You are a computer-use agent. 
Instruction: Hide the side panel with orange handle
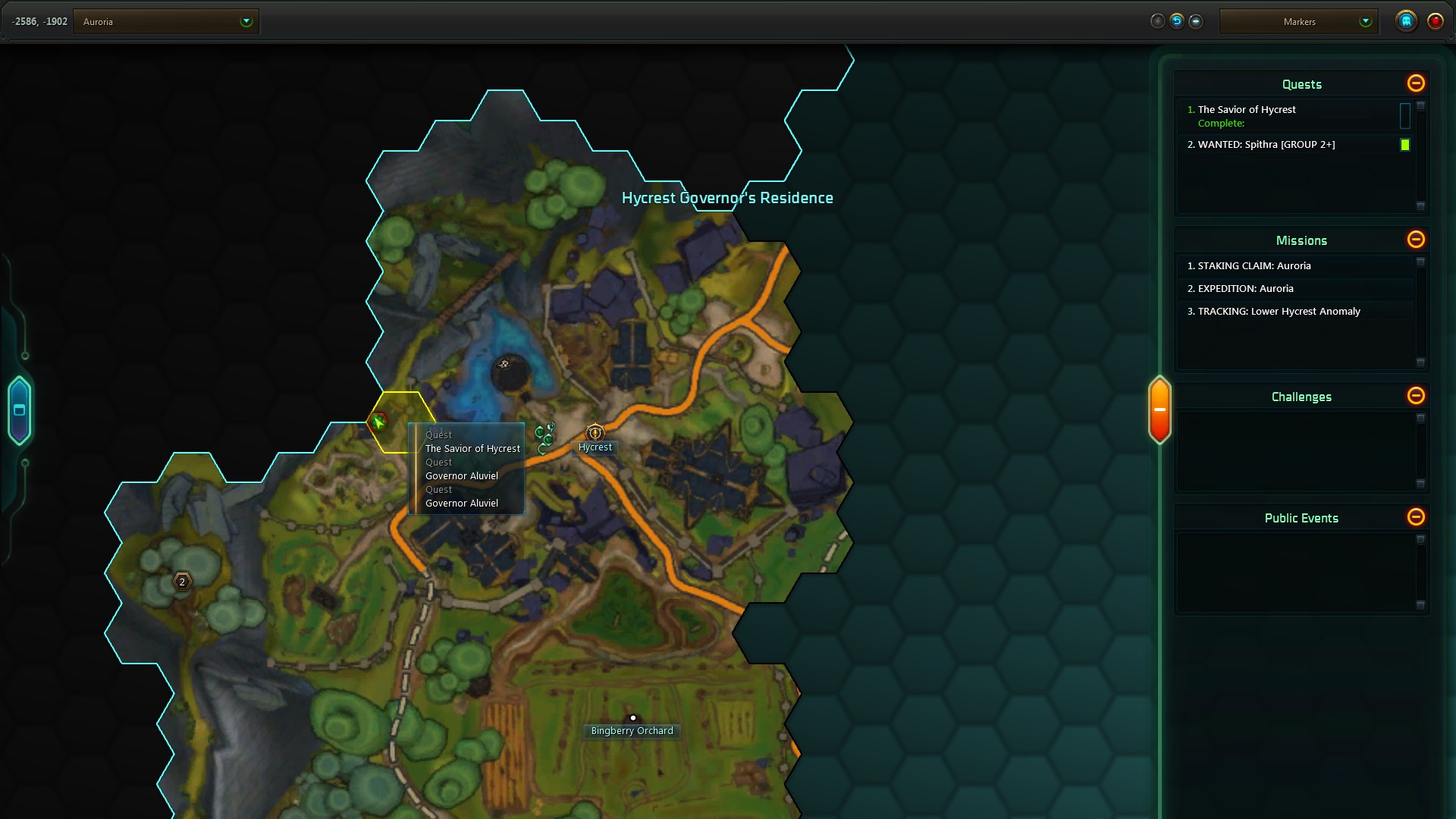click(x=1159, y=409)
